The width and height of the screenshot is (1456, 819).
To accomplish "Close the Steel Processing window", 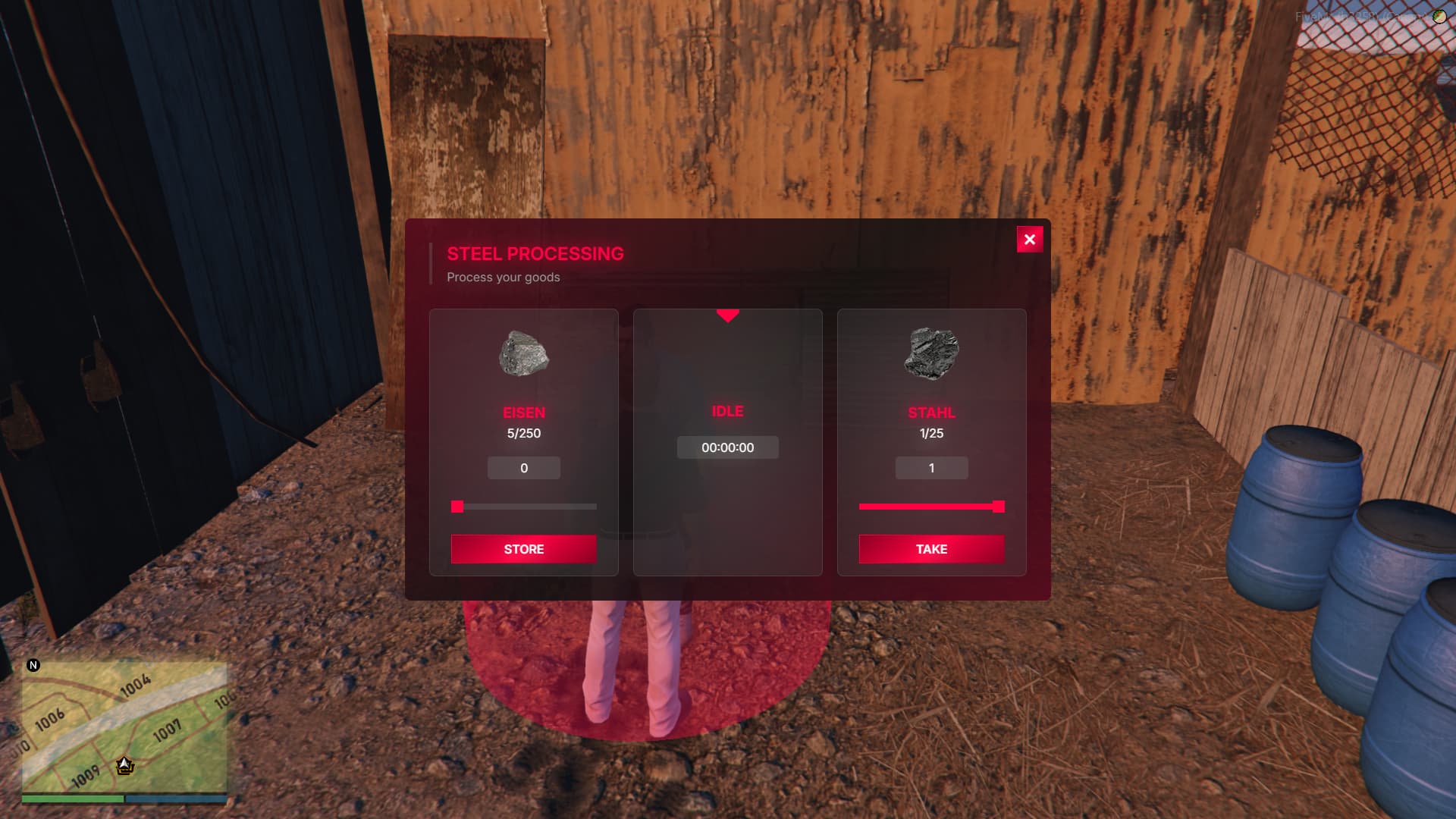I will click(x=1029, y=240).
